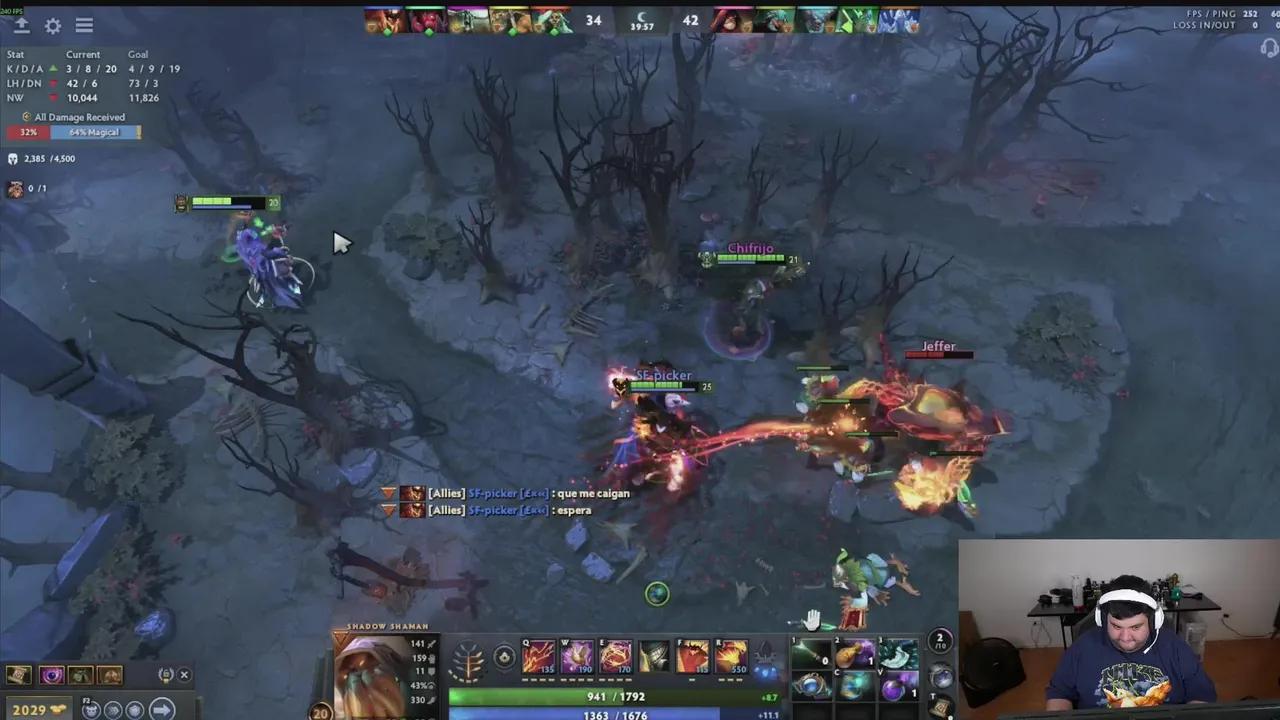Click the gold counter showing 2029

pos(30,709)
